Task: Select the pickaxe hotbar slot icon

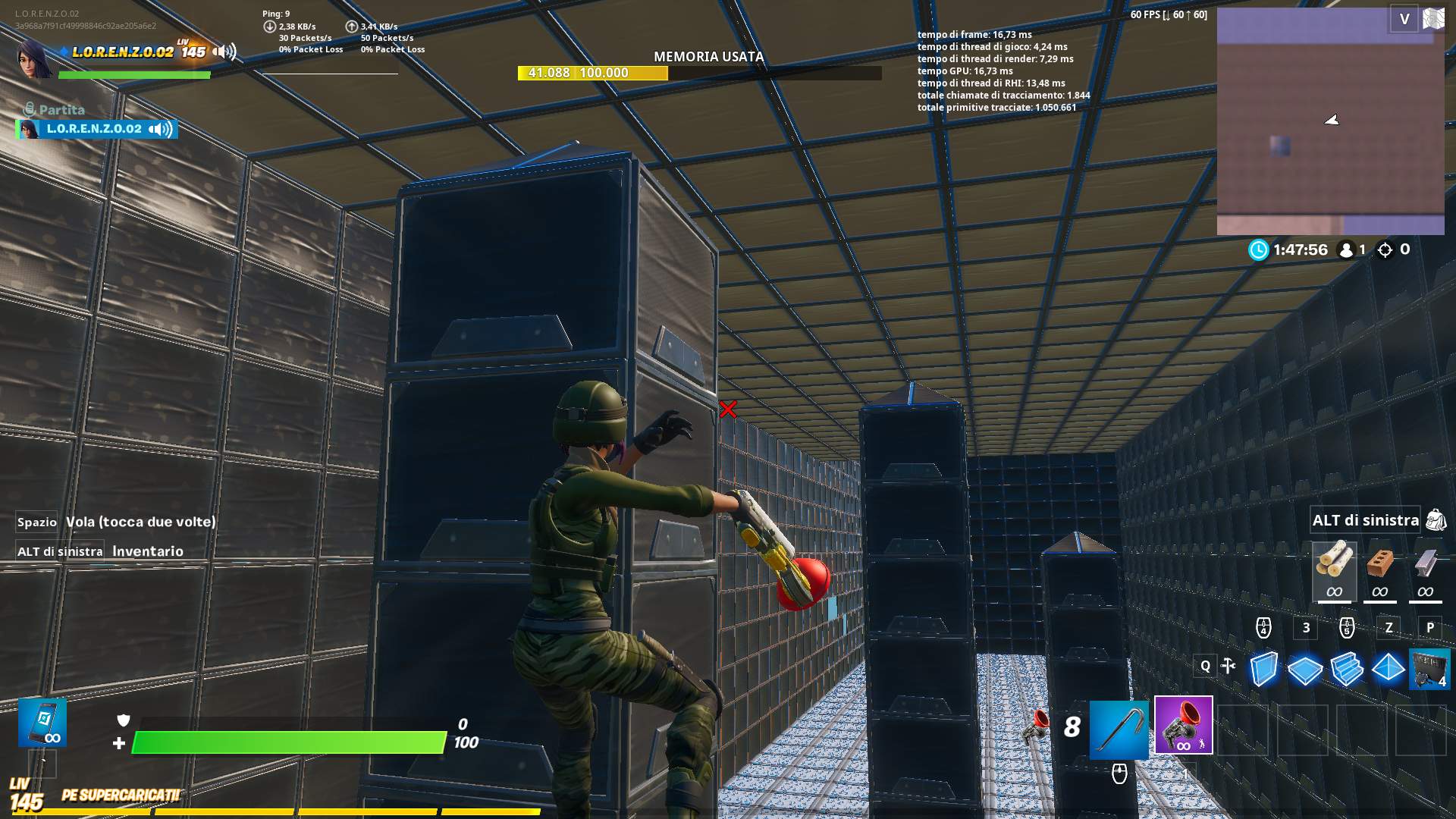Action: coord(1118,730)
